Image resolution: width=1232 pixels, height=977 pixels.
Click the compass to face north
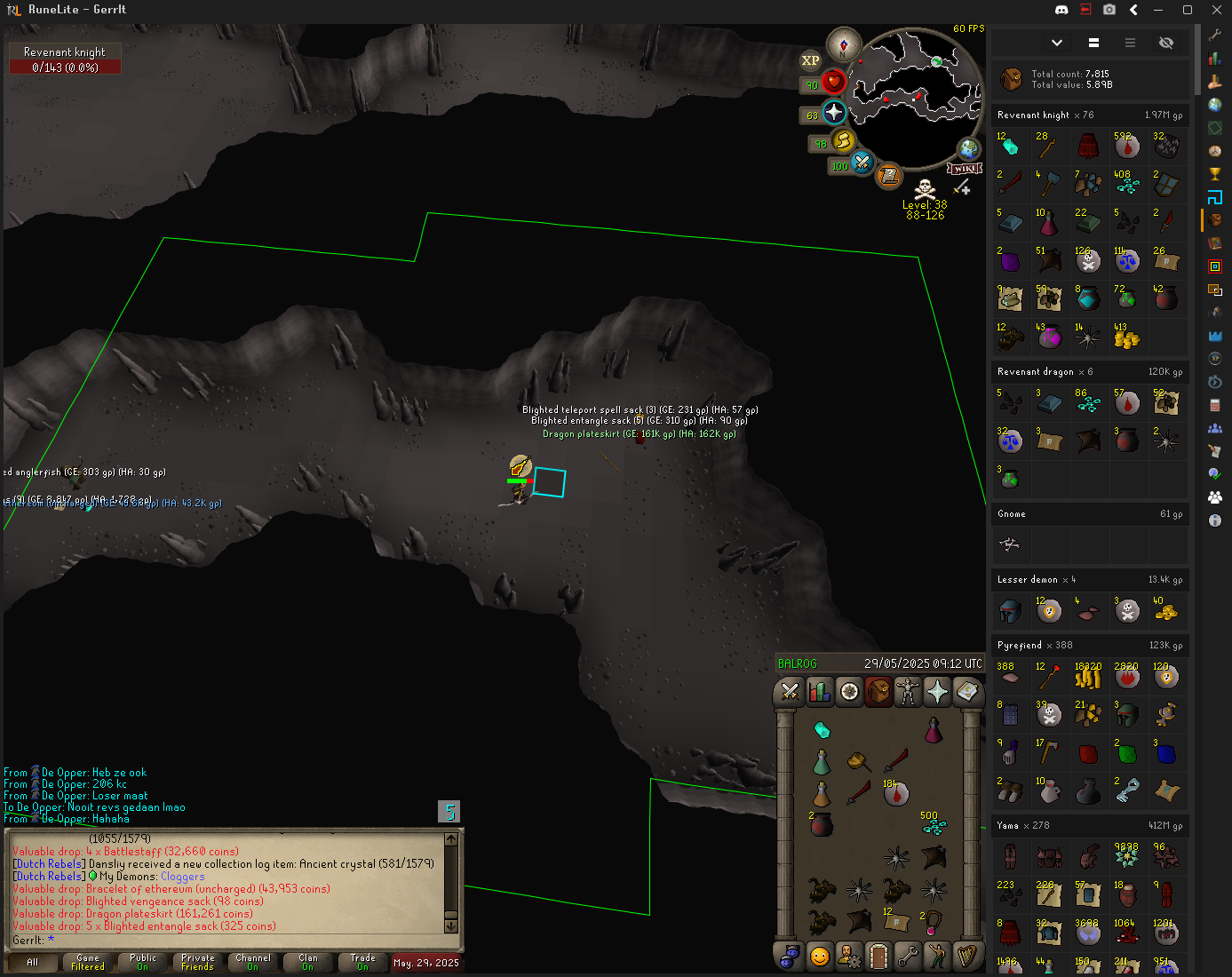[843, 44]
